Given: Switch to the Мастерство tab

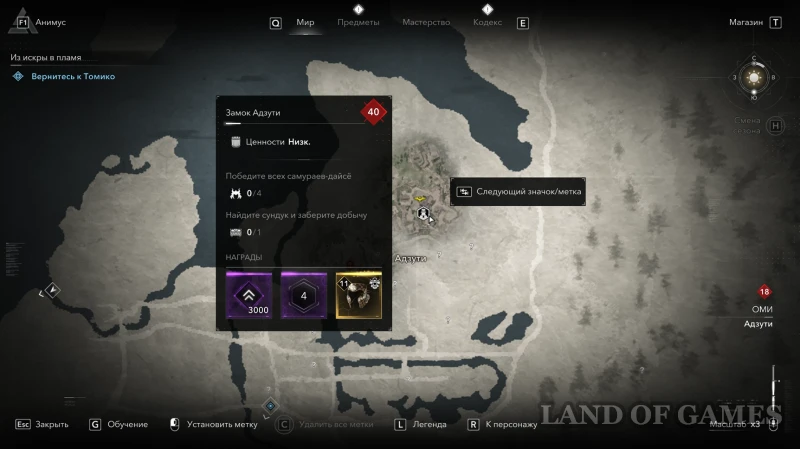Looking at the screenshot, I should (x=426, y=22).
